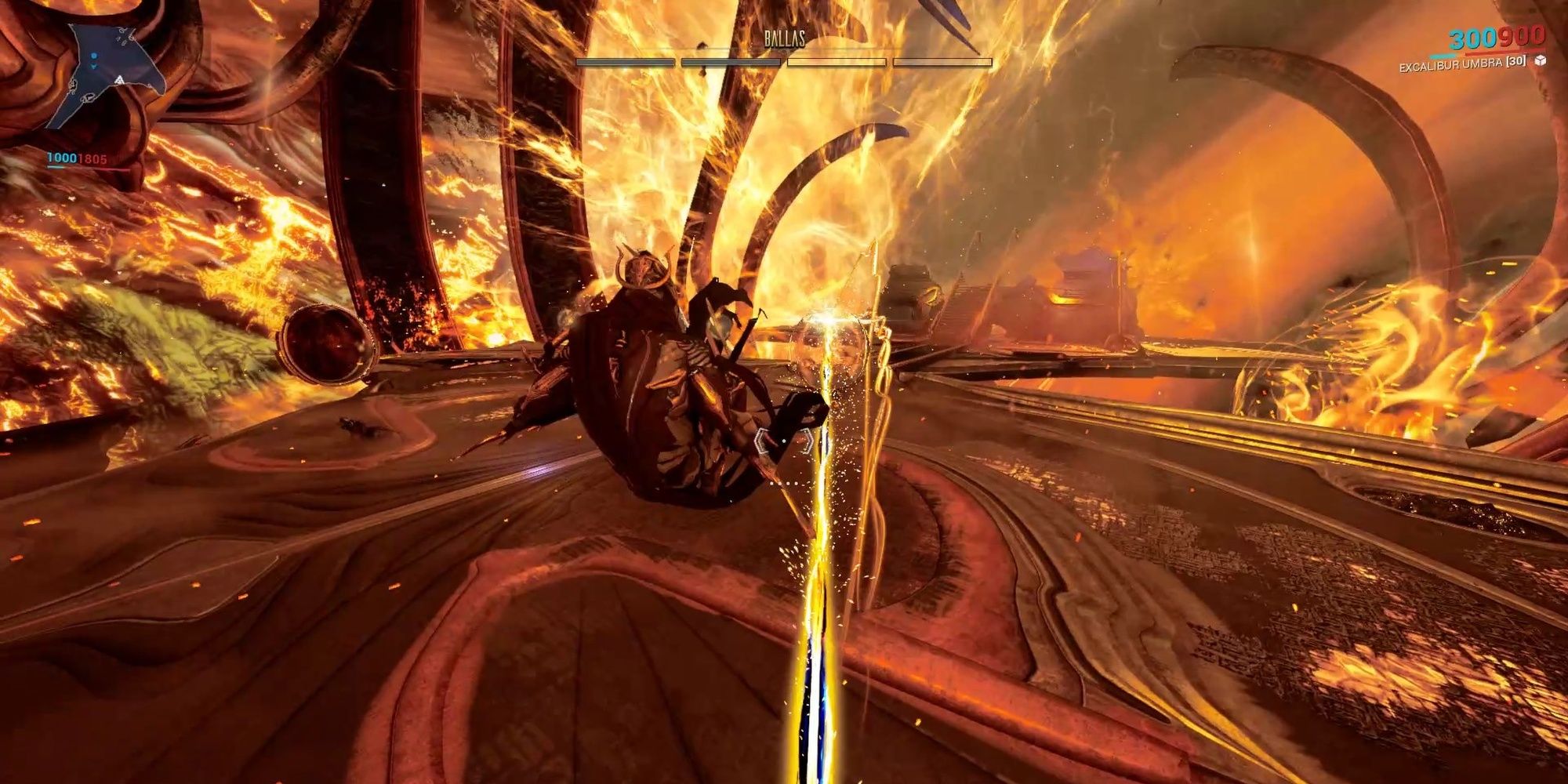Click the blue affinity number 300

[x=1472, y=38]
